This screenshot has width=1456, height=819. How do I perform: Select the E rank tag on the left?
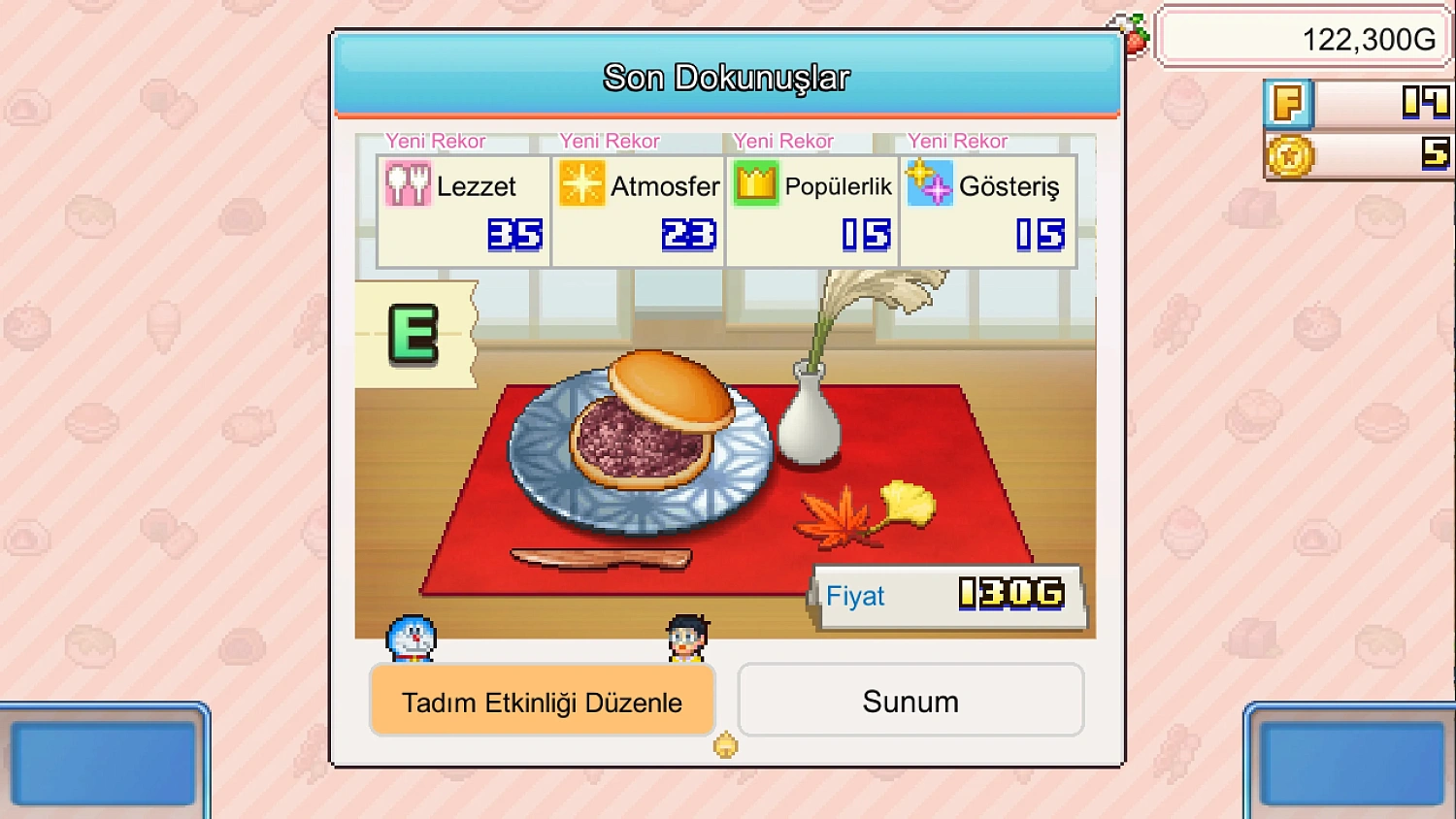(414, 335)
